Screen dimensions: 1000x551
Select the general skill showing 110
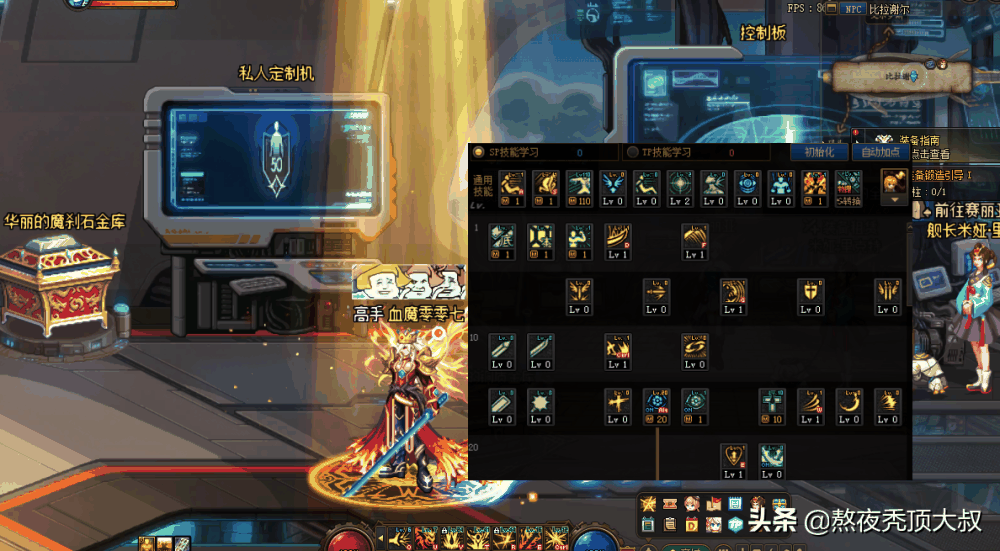coord(578,184)
